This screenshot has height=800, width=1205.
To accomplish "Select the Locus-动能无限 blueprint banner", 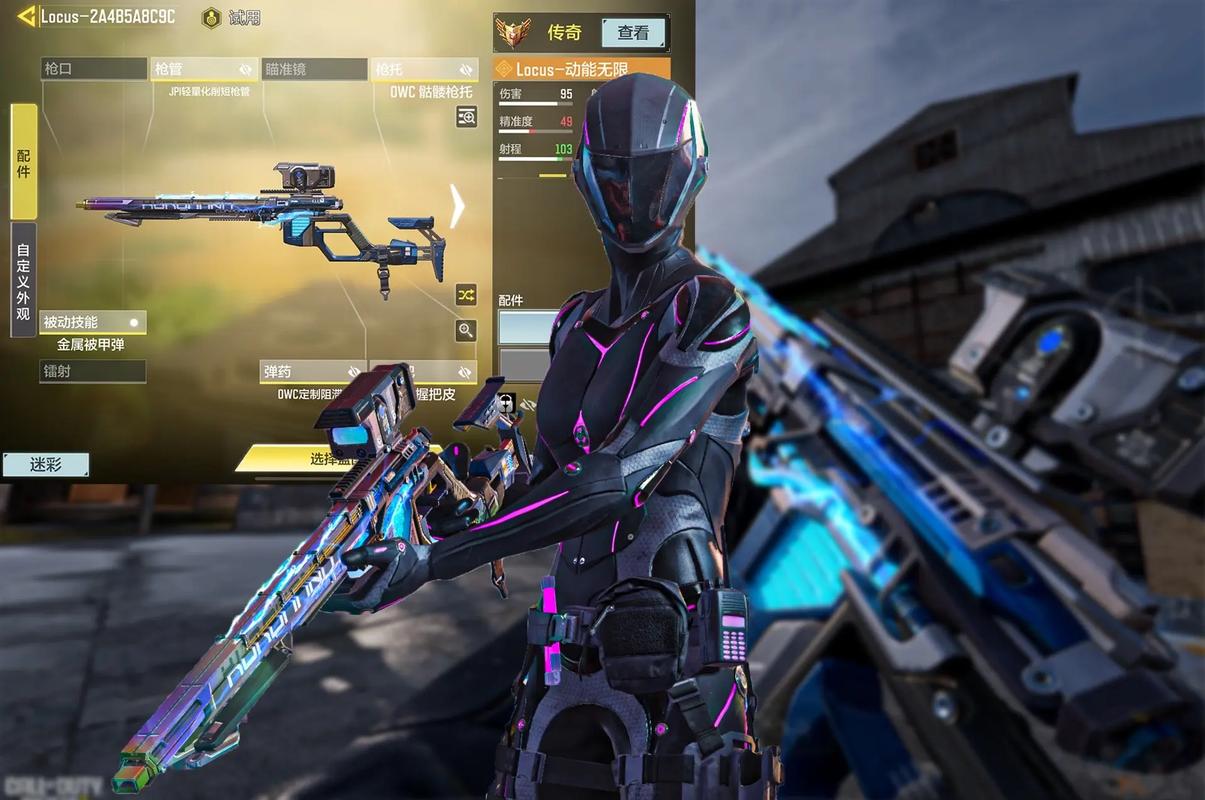I will pyautogui.click(x=581, y=70).
